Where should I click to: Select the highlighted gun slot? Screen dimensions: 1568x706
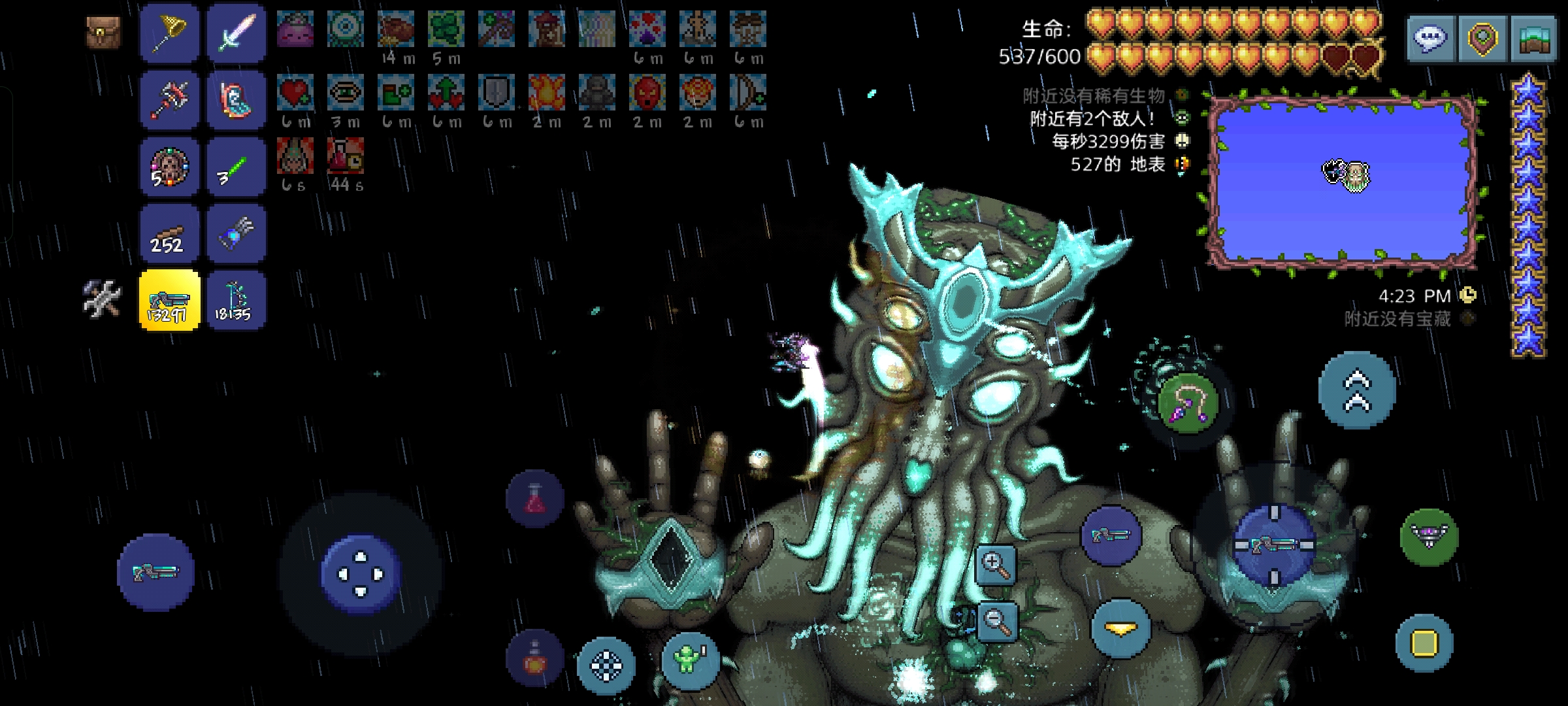pos(169,301)
